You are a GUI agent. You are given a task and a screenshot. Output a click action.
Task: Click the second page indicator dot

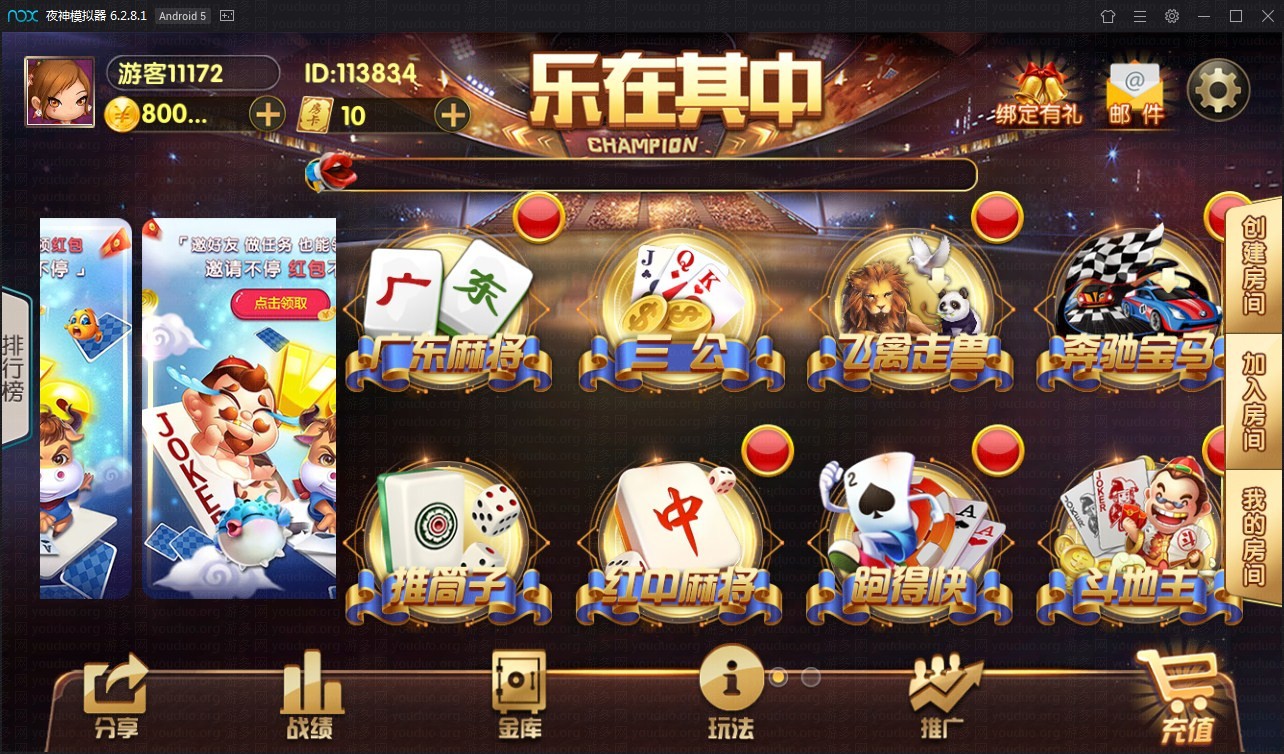pyautogui.click(x=812, y=677)
